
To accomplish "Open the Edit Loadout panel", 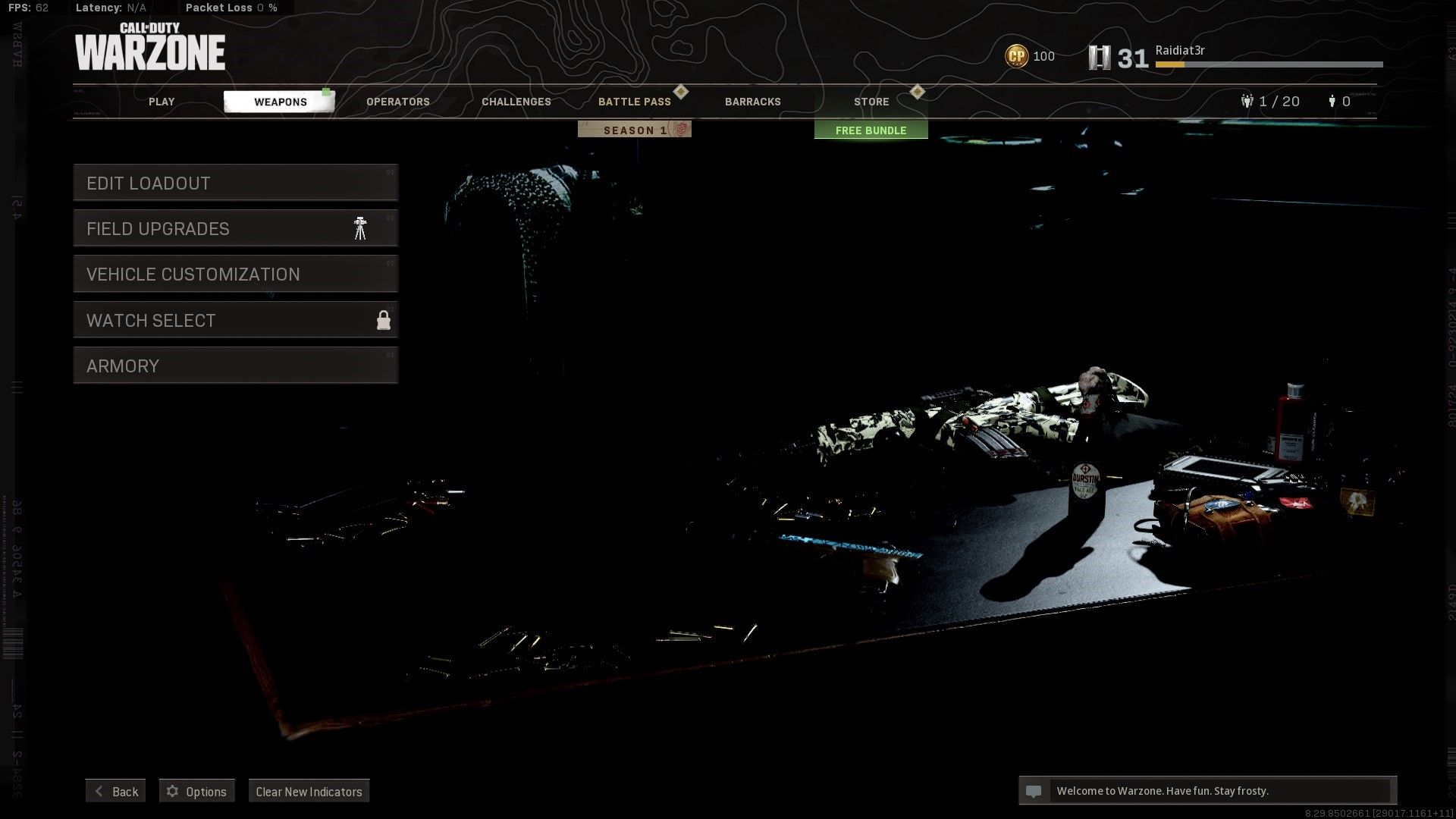I will pyautogui.click(x=235, y=183).
